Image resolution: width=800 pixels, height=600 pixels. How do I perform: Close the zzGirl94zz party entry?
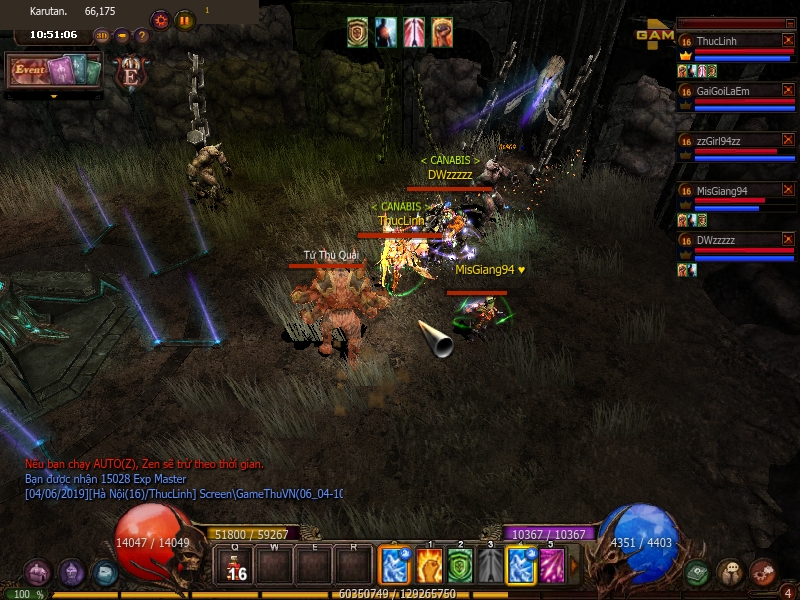coord(788,140)
